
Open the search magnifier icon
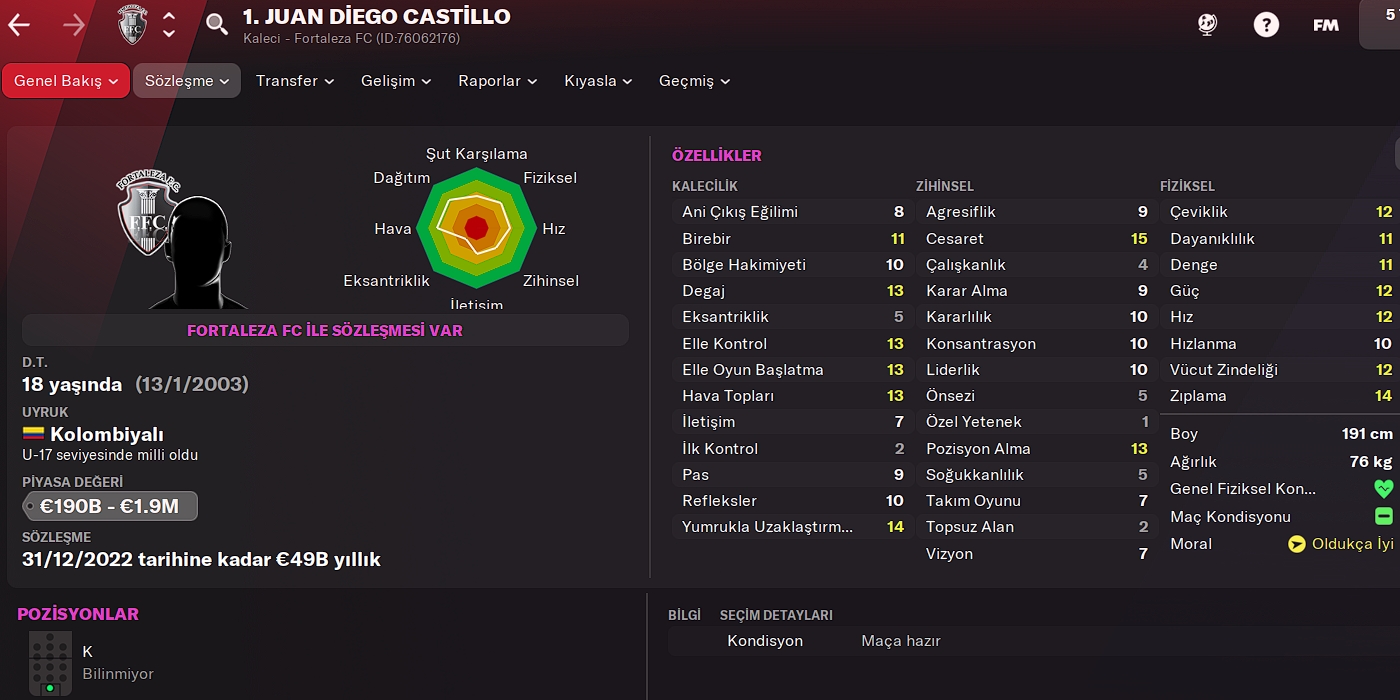tap(217, 25)
